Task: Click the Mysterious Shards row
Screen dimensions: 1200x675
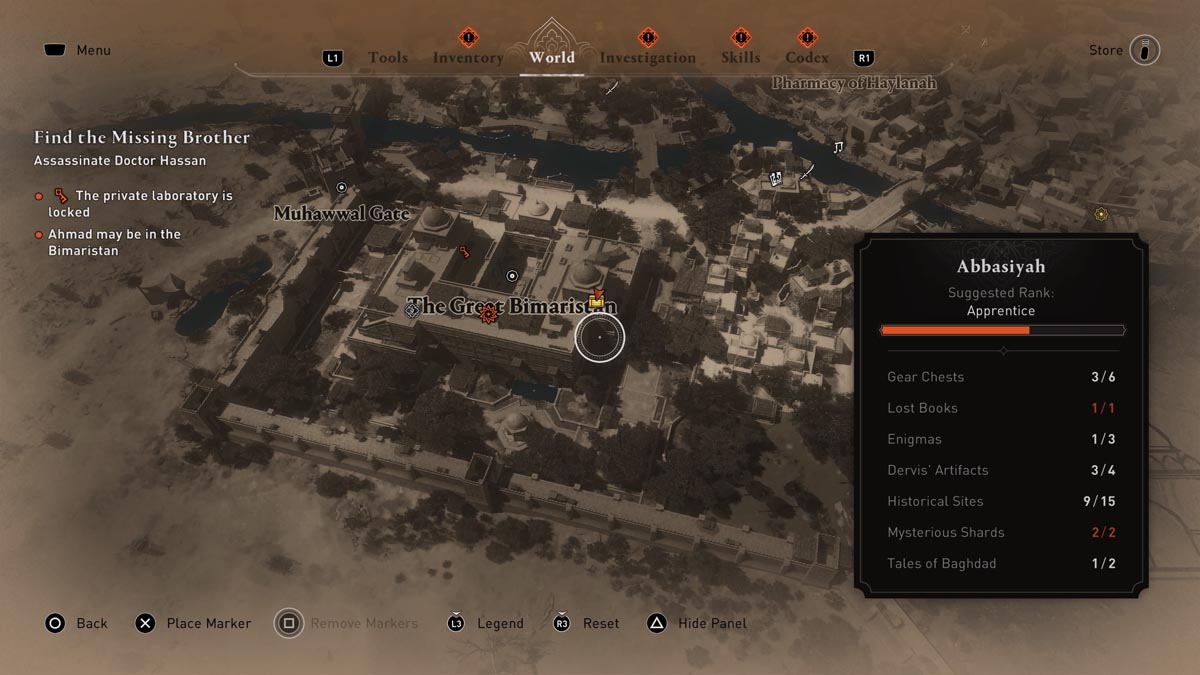Action: tap(1001, 532)
